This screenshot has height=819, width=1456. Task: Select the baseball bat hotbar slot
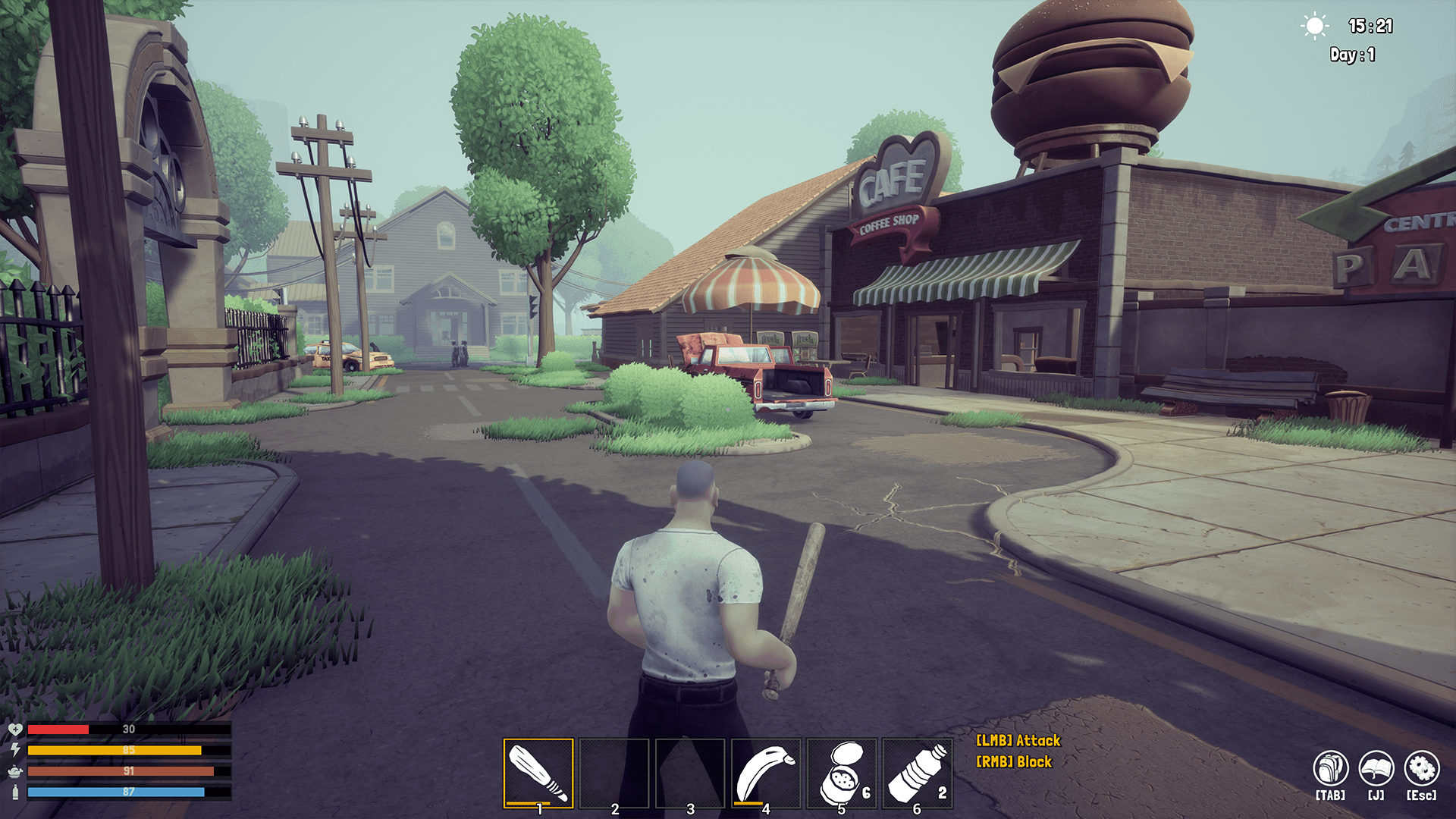tap(538, 773)
